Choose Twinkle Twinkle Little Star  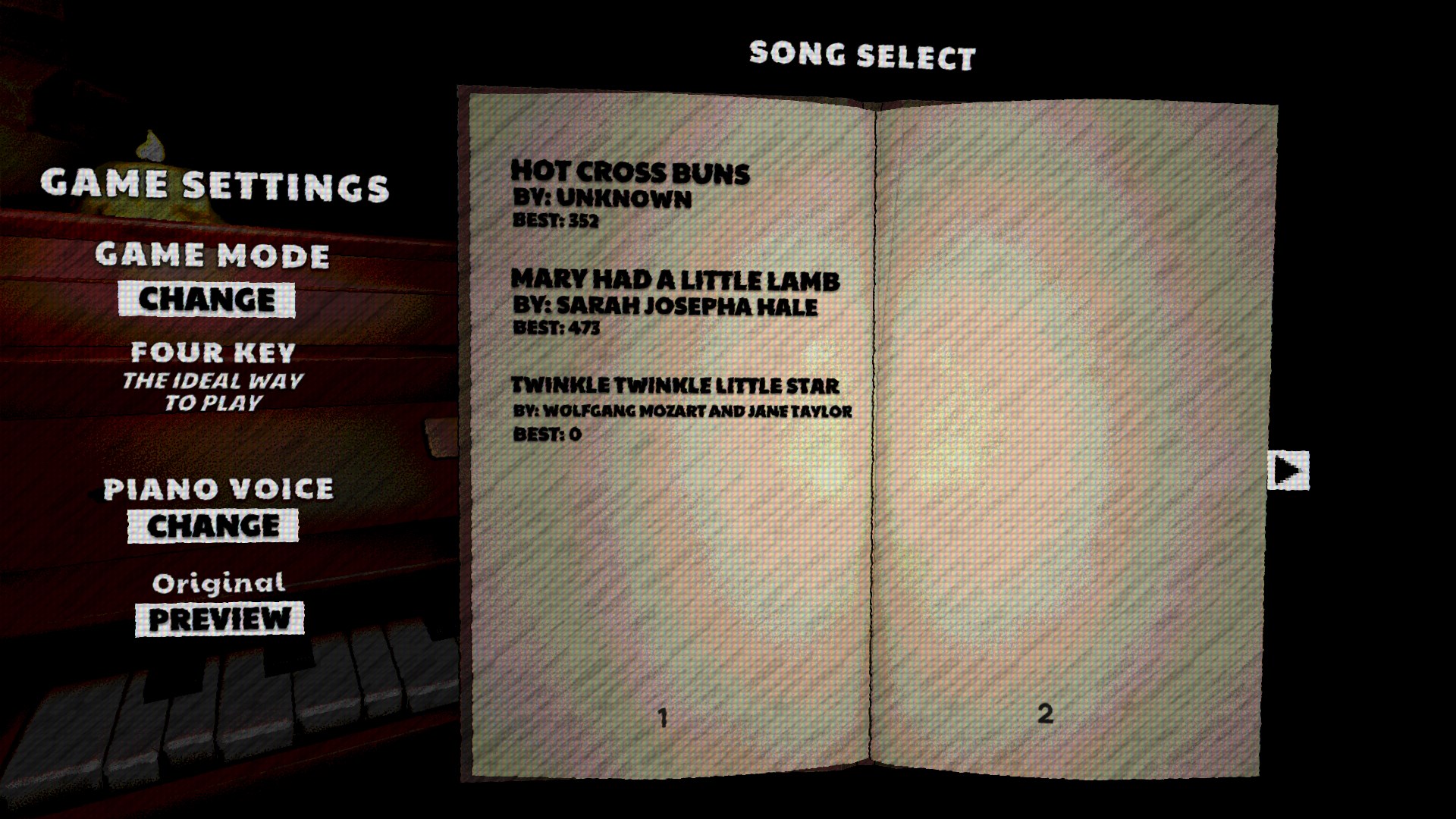675,385
